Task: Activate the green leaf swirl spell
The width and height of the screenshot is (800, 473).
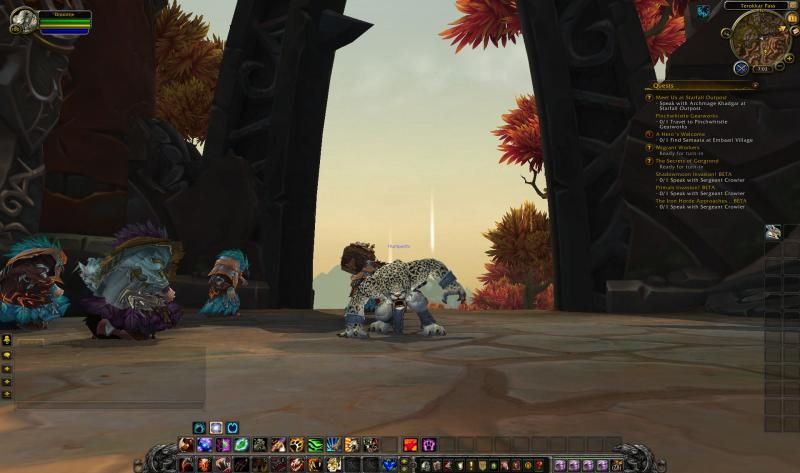Action: point(241,445)
